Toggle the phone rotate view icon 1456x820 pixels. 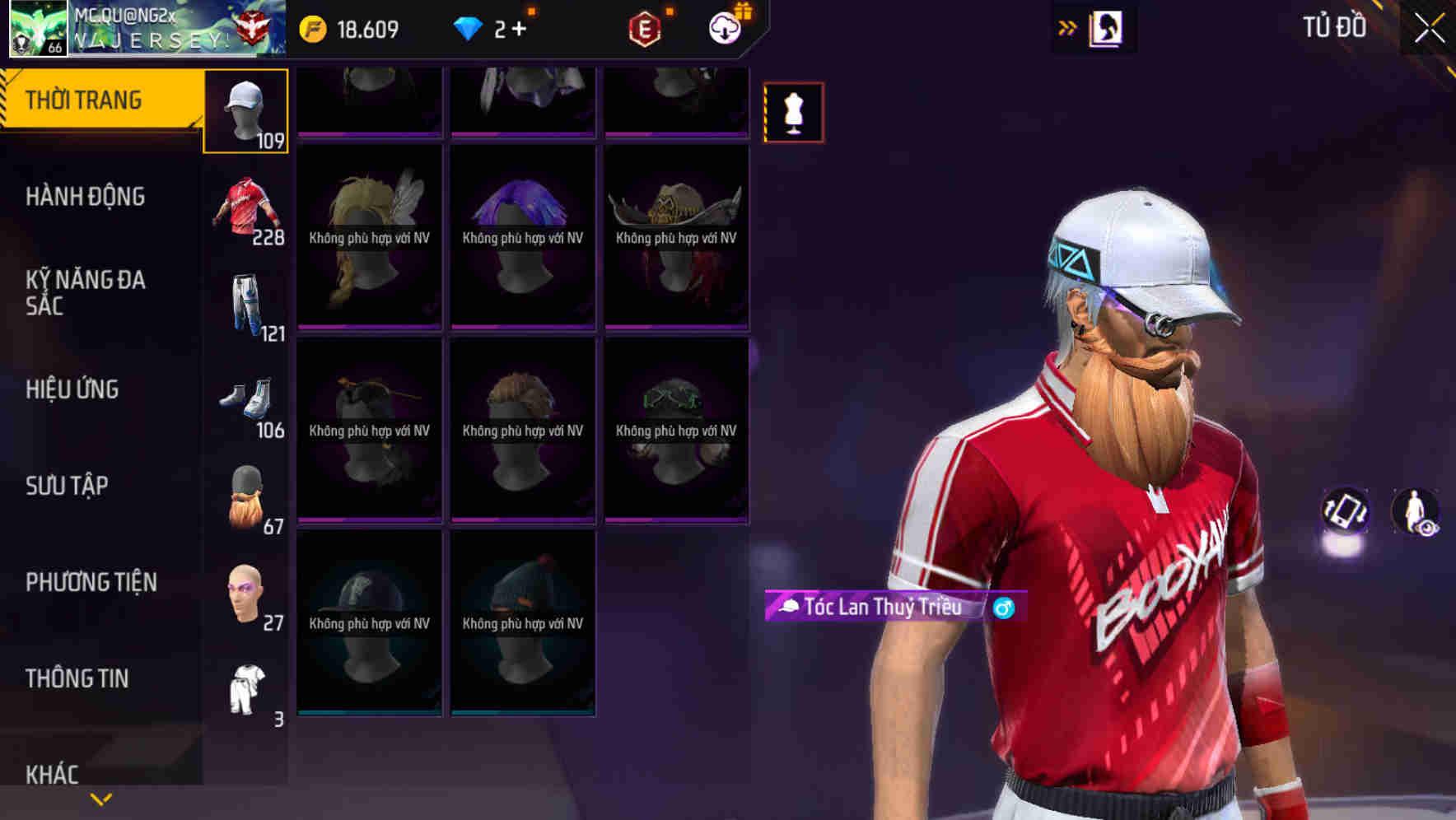pyautogui.click(x=1344, y=512)
